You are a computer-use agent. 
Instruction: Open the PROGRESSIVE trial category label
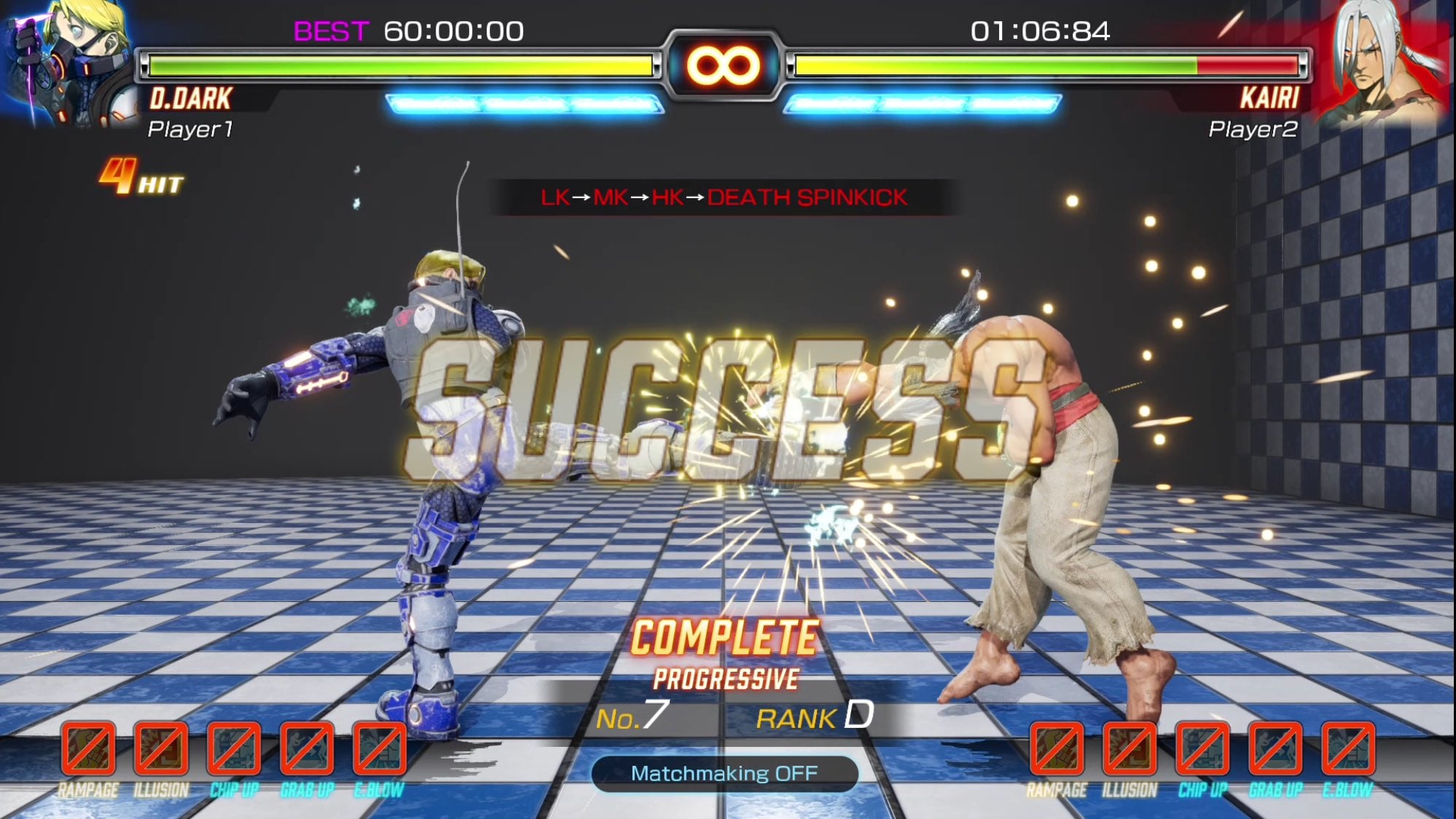point(727,676)
